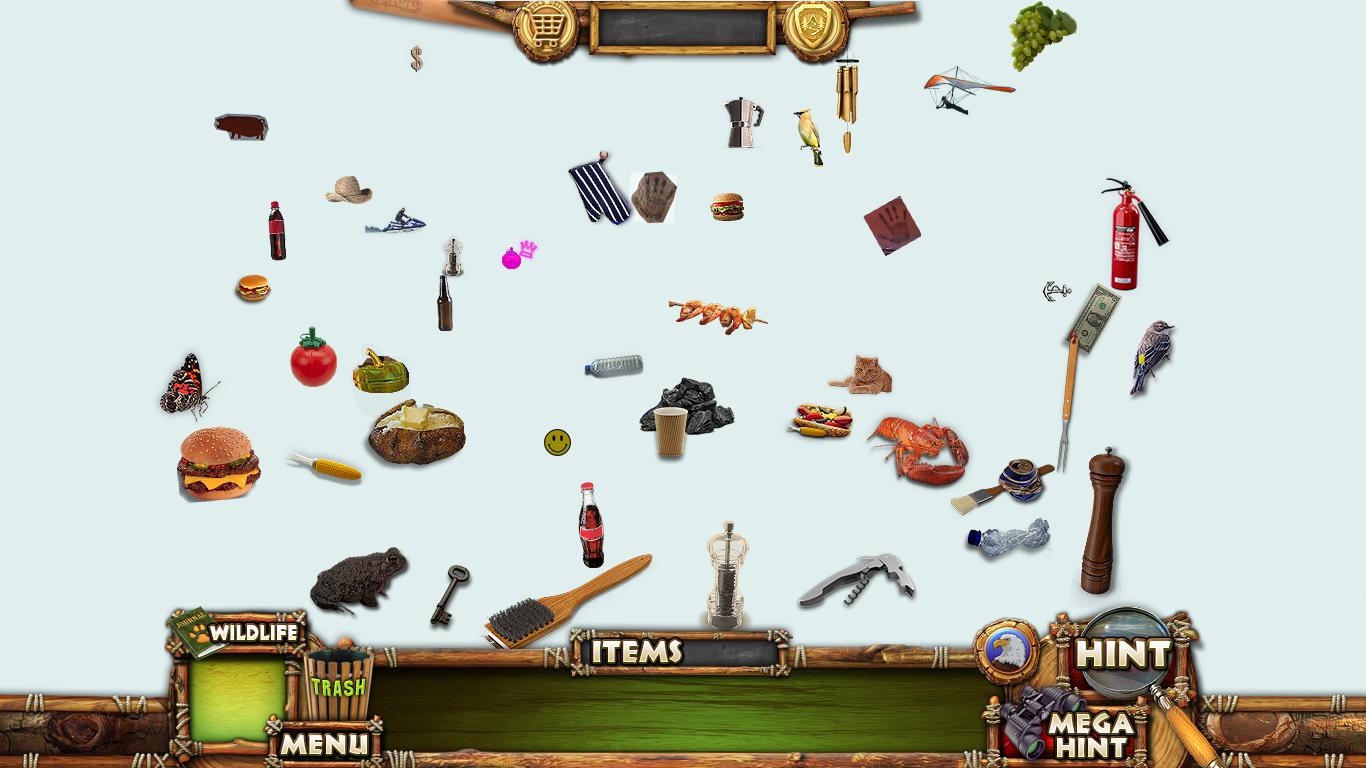Select the hang glider

(965, 87)
